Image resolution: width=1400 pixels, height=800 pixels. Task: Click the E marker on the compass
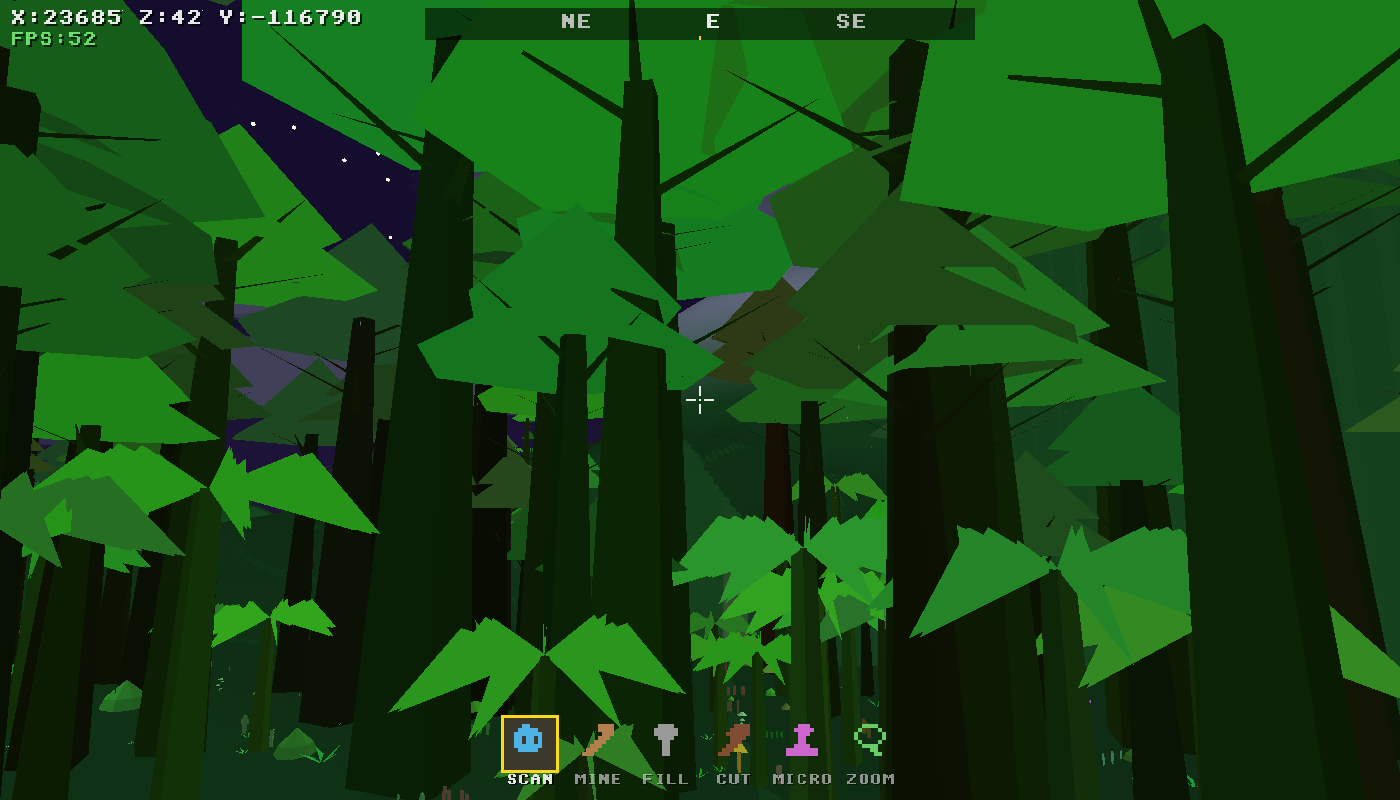tap(712, 21)
